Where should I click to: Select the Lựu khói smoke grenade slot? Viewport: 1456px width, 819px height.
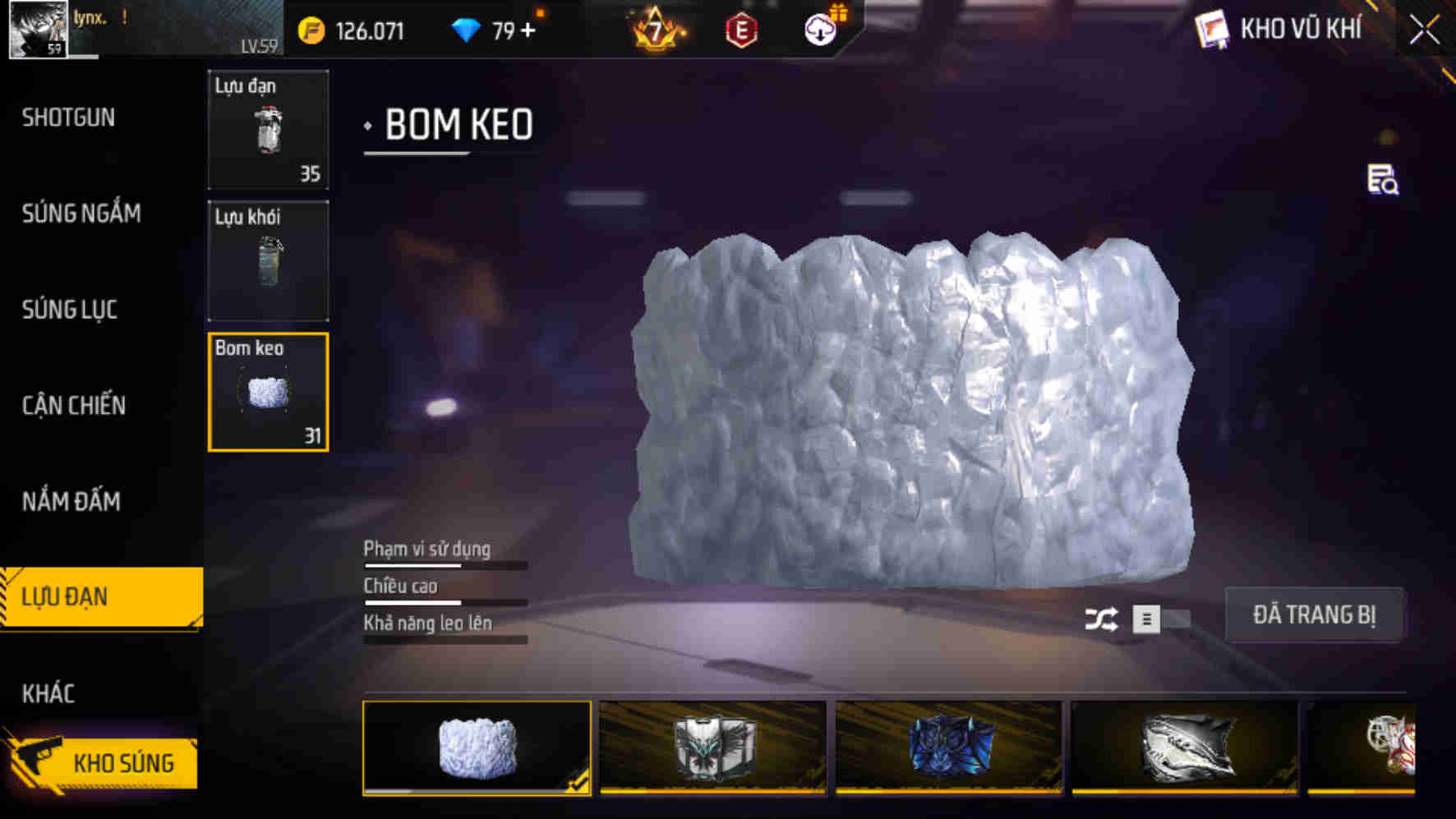(267, 261)
